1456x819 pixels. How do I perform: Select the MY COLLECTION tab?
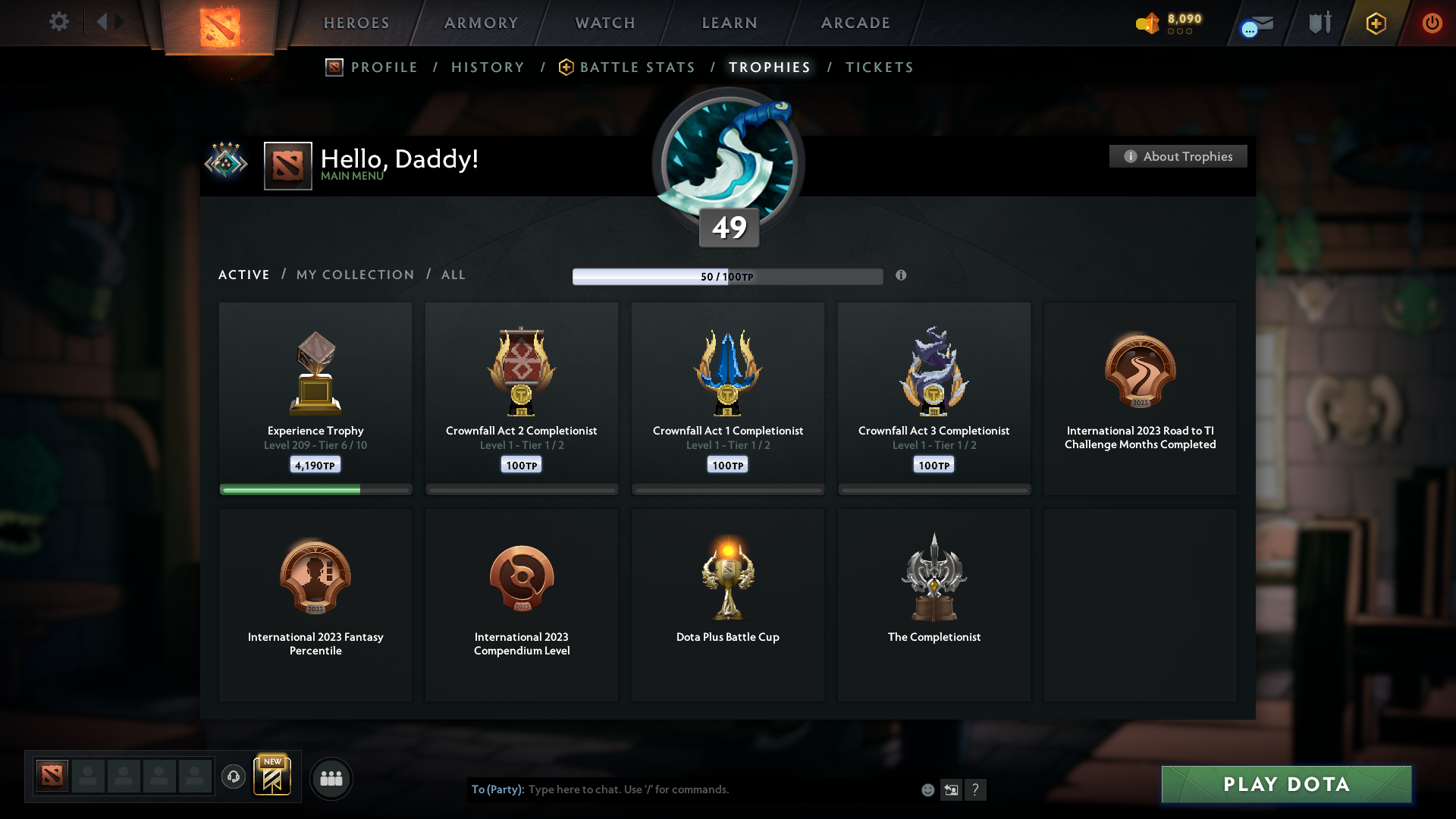354,275
